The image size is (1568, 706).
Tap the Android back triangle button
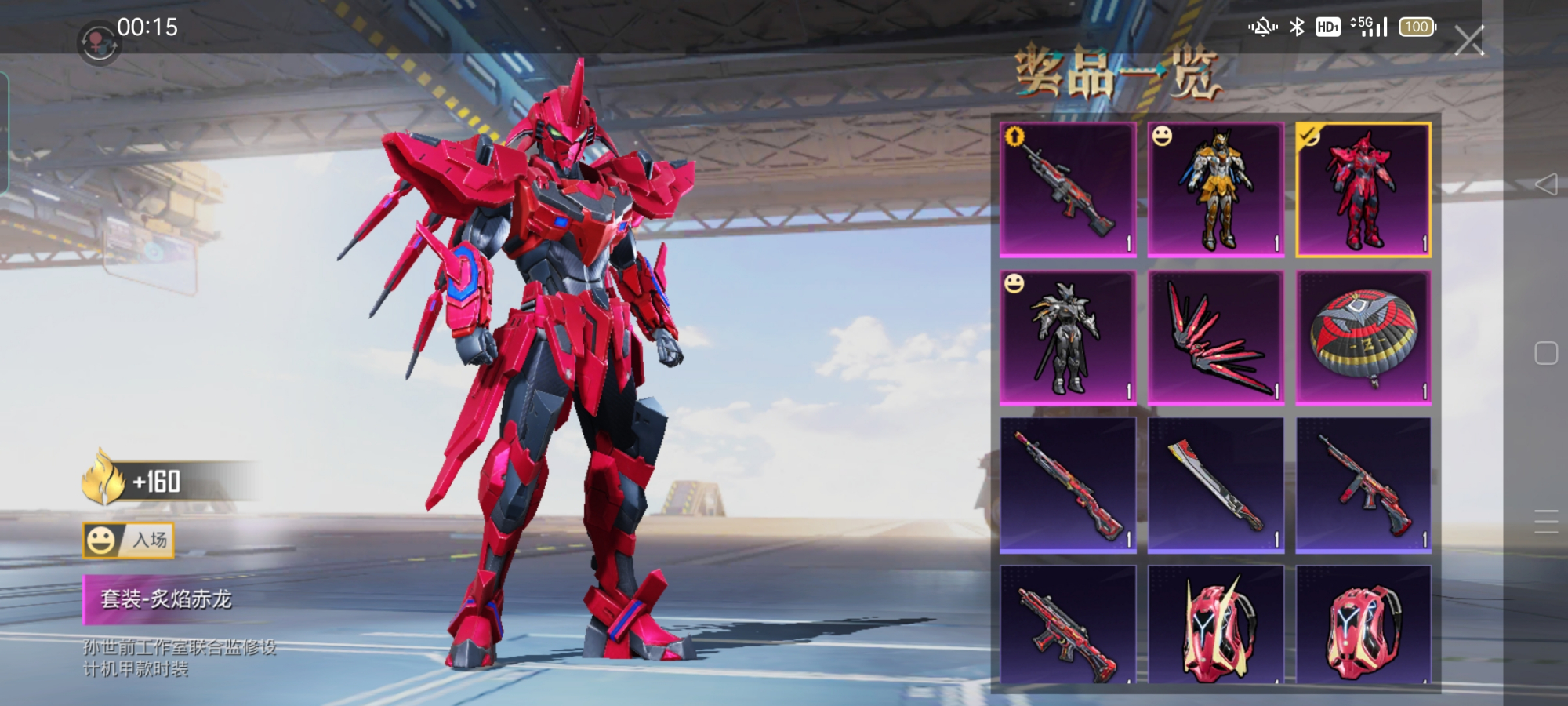[x=1545, y=184]
